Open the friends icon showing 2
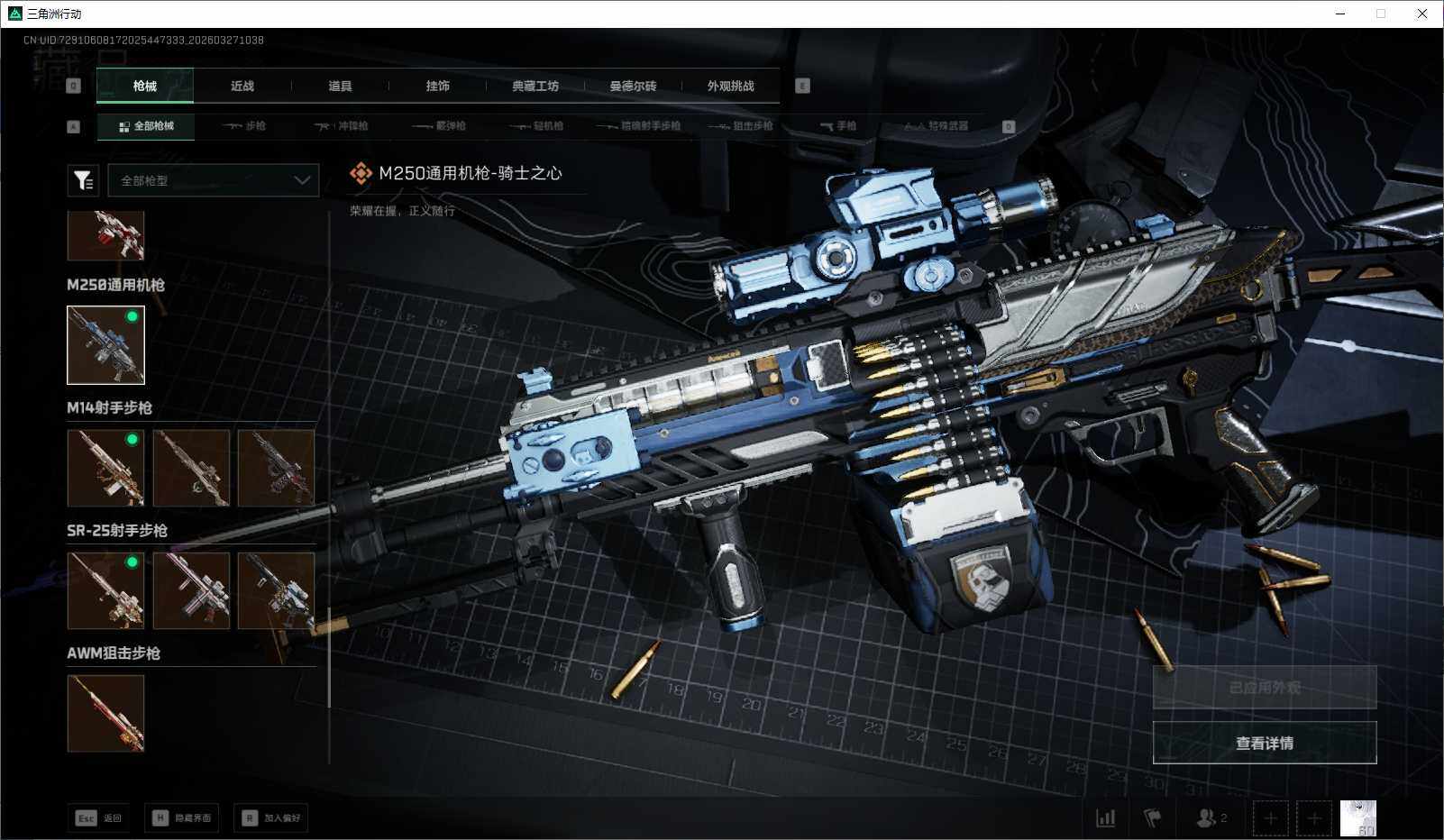This screenshot has height=840, width=1444. tap(1211, 817)
